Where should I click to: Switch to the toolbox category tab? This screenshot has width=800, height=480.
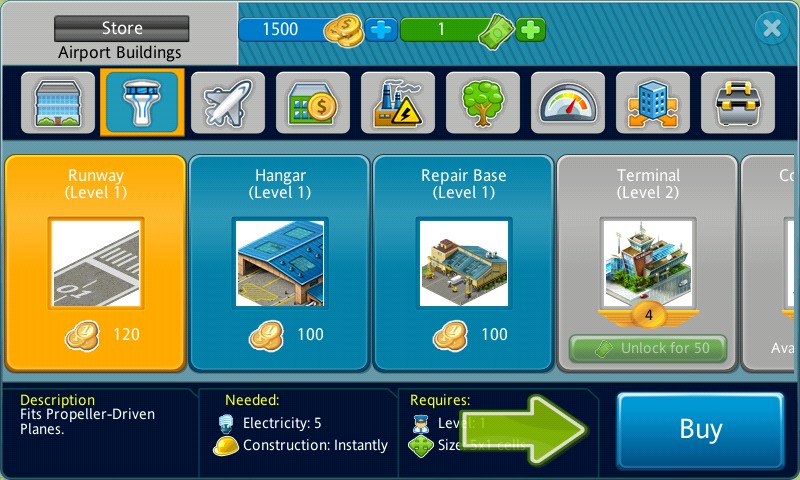738,103
